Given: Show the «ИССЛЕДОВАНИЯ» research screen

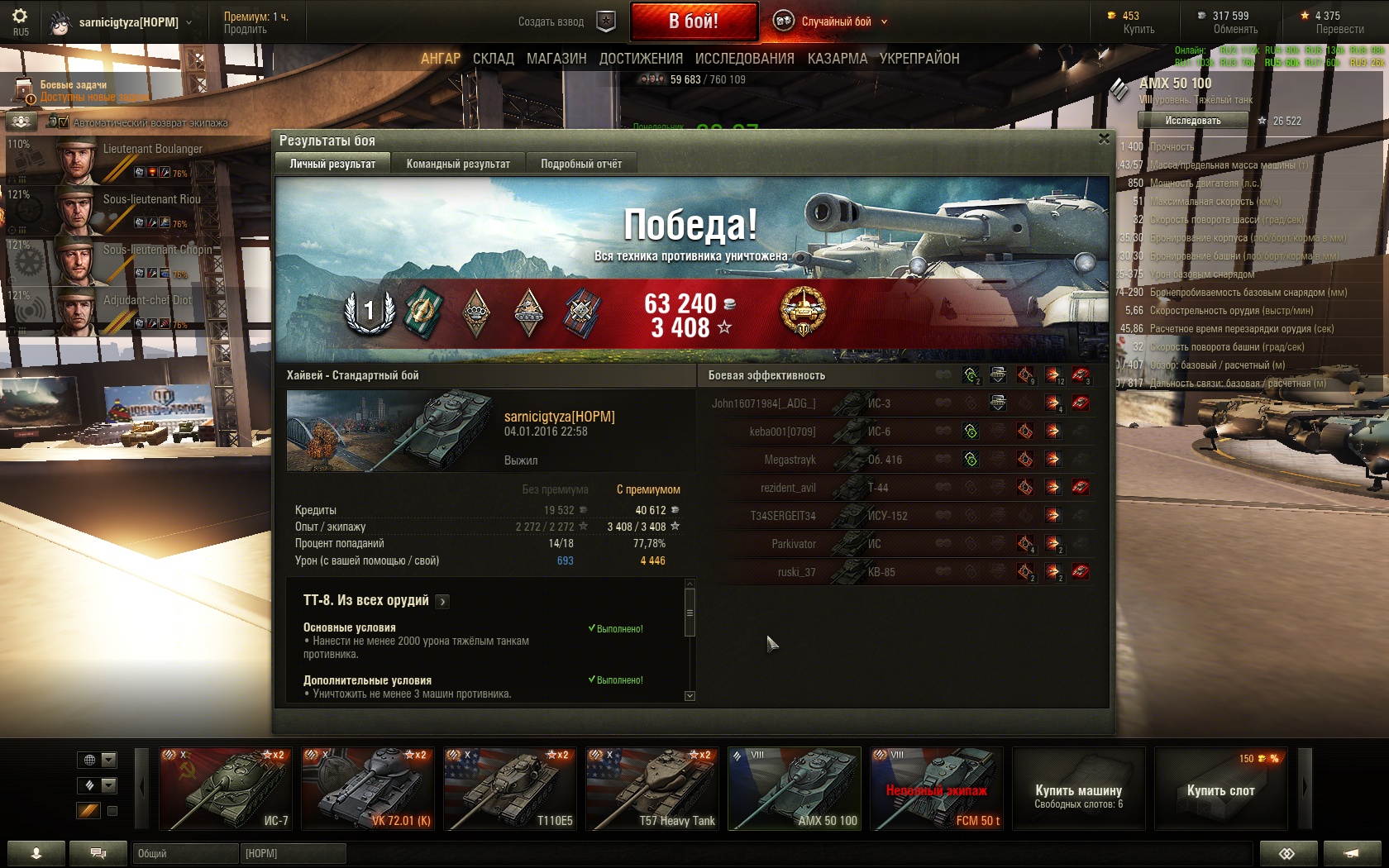Looking at the screenshot, I should 744,59.
